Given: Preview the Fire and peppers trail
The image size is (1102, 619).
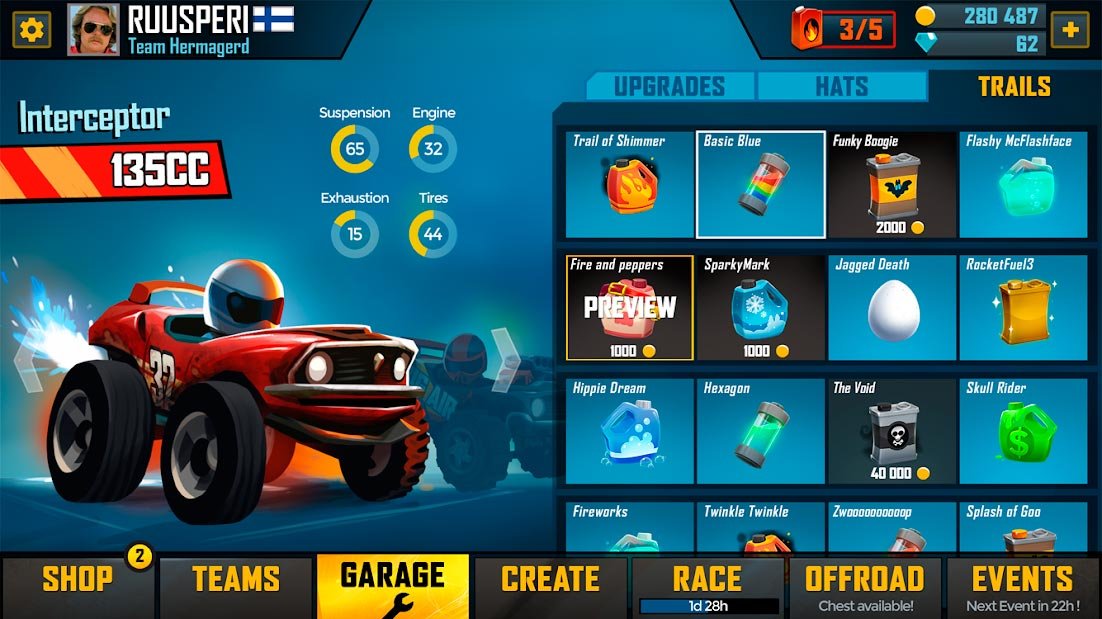Looking at the screenshot, I should (630, 308).
